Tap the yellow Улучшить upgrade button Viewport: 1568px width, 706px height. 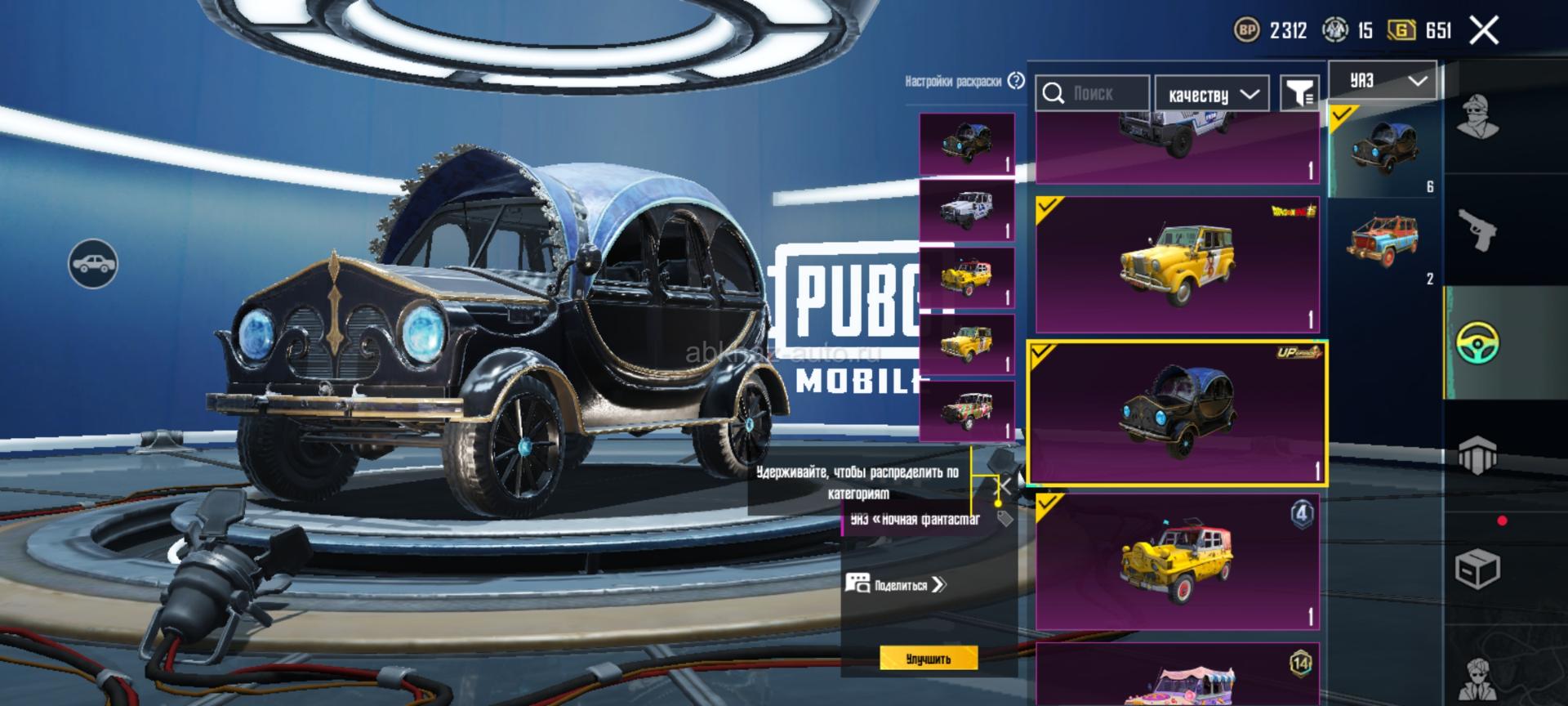coord(929,659)
